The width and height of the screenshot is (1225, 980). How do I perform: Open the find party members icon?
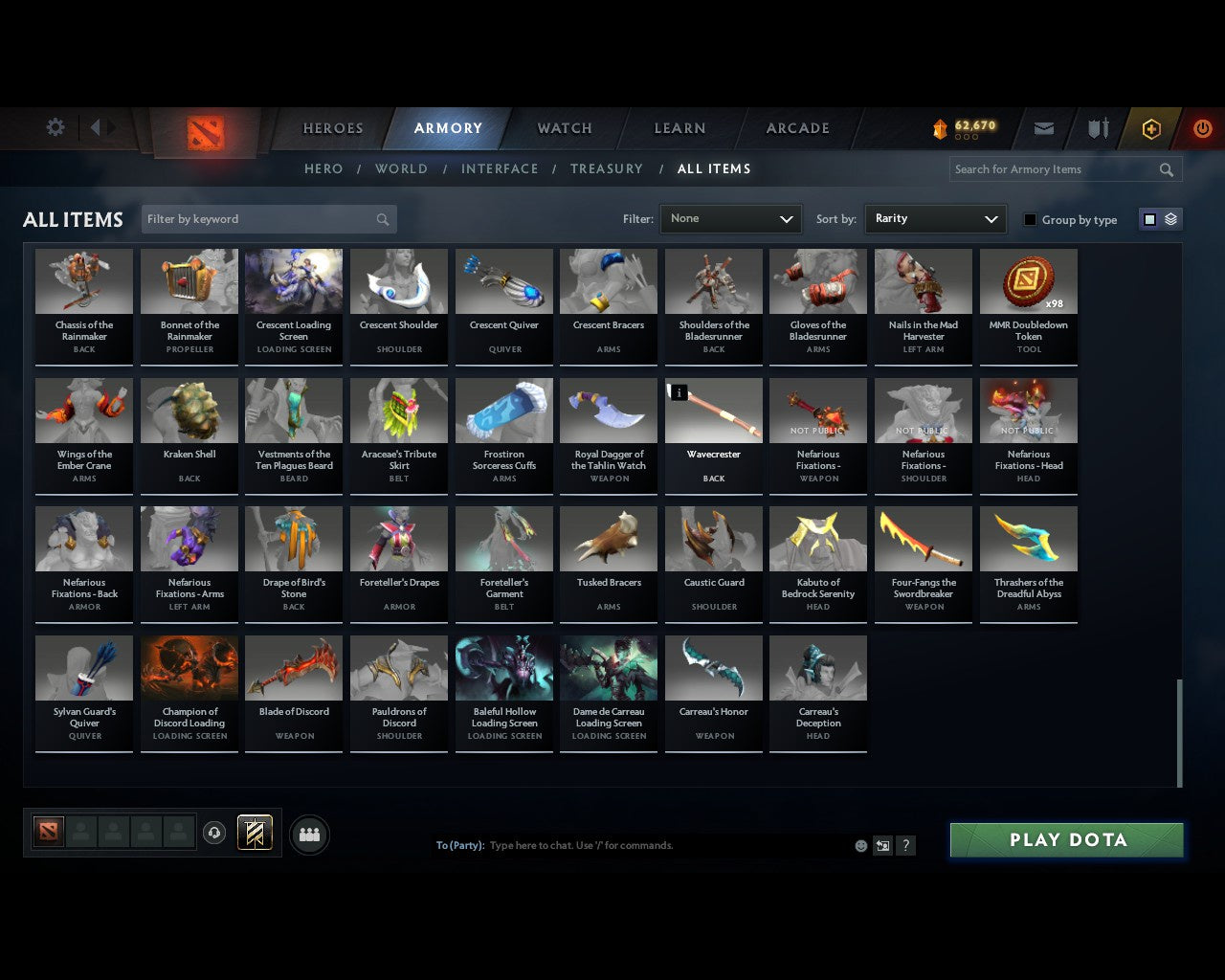click(x=308, y=835)
